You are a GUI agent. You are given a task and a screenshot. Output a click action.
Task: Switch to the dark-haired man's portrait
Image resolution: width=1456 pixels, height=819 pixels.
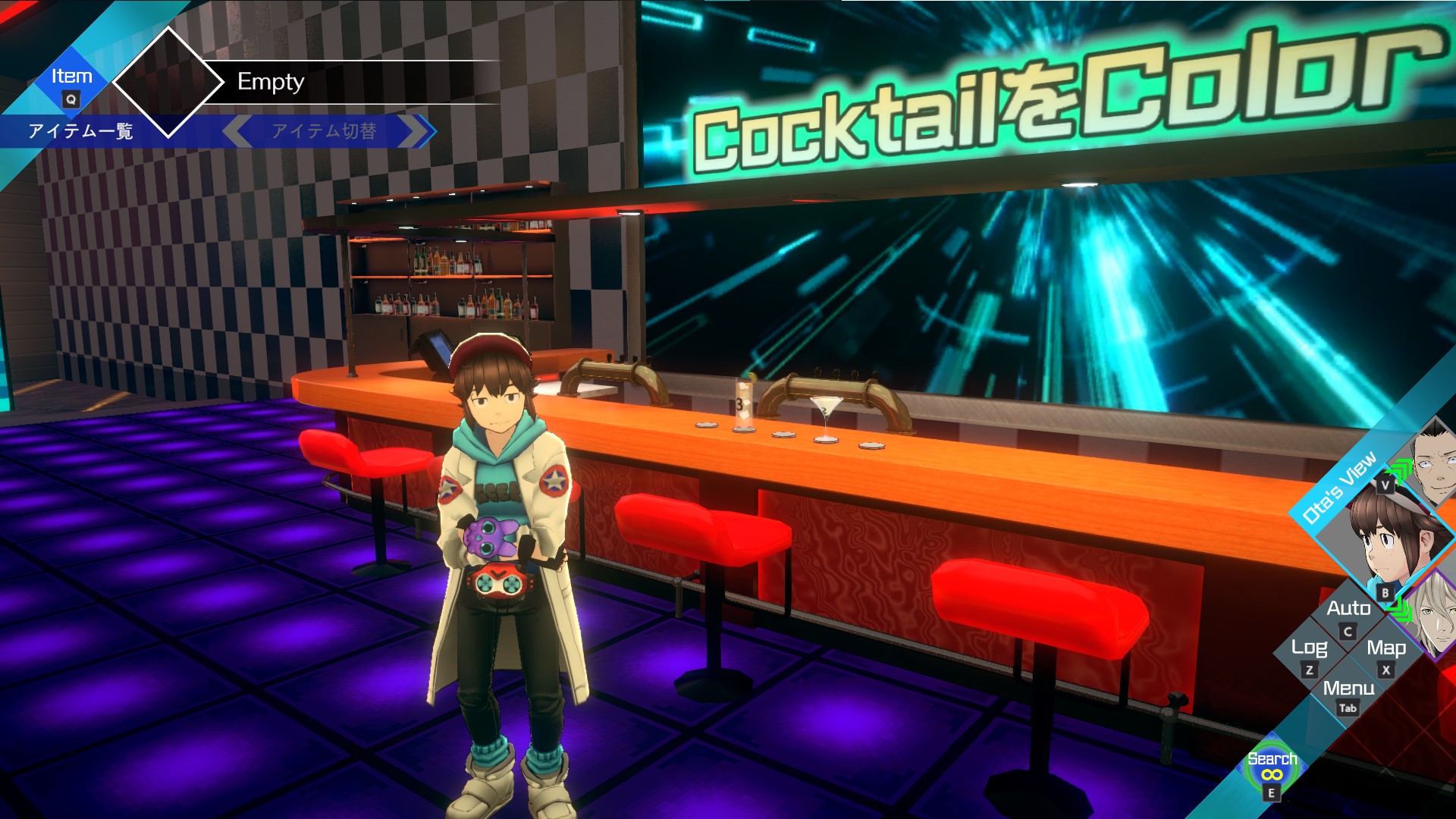(1436, 463)
